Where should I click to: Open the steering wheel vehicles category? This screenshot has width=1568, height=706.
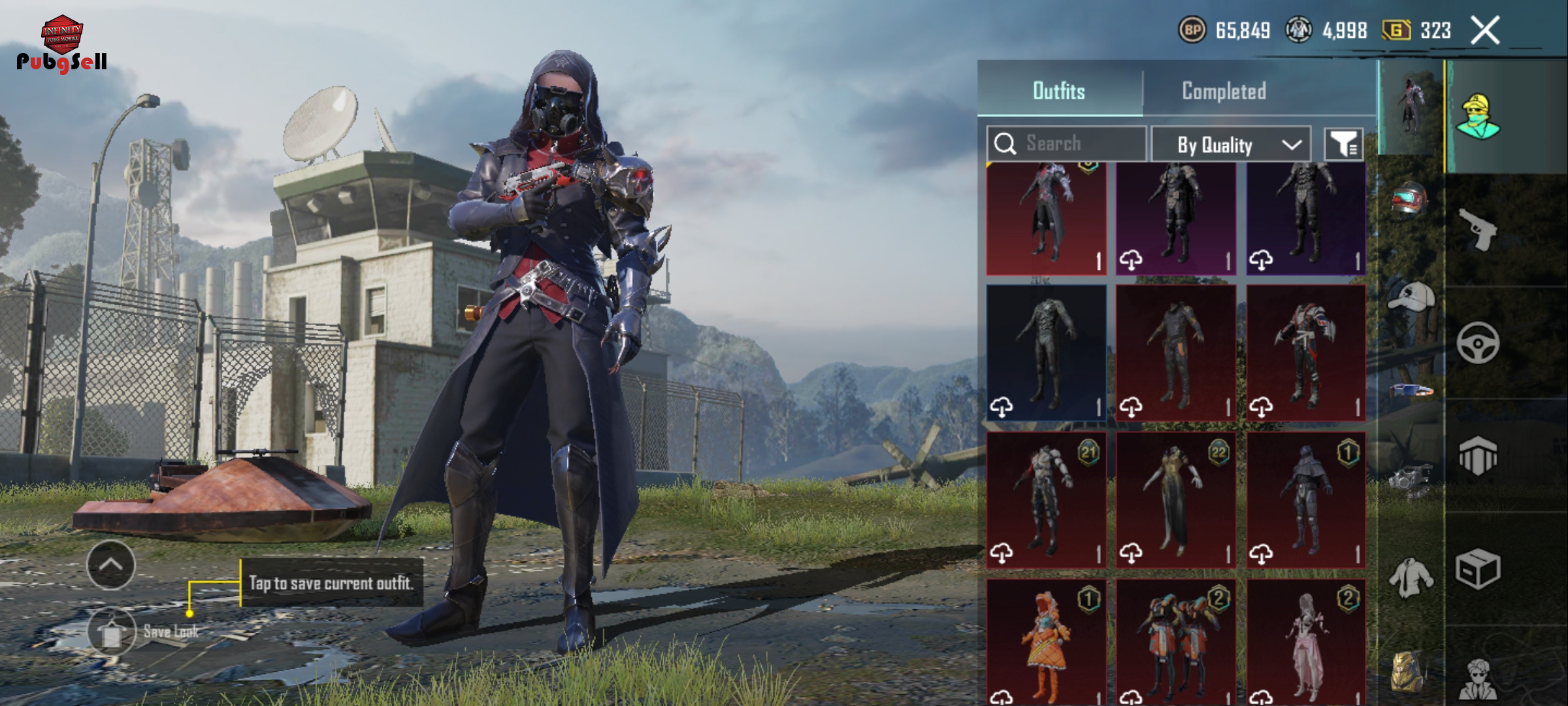point(1478,342)
